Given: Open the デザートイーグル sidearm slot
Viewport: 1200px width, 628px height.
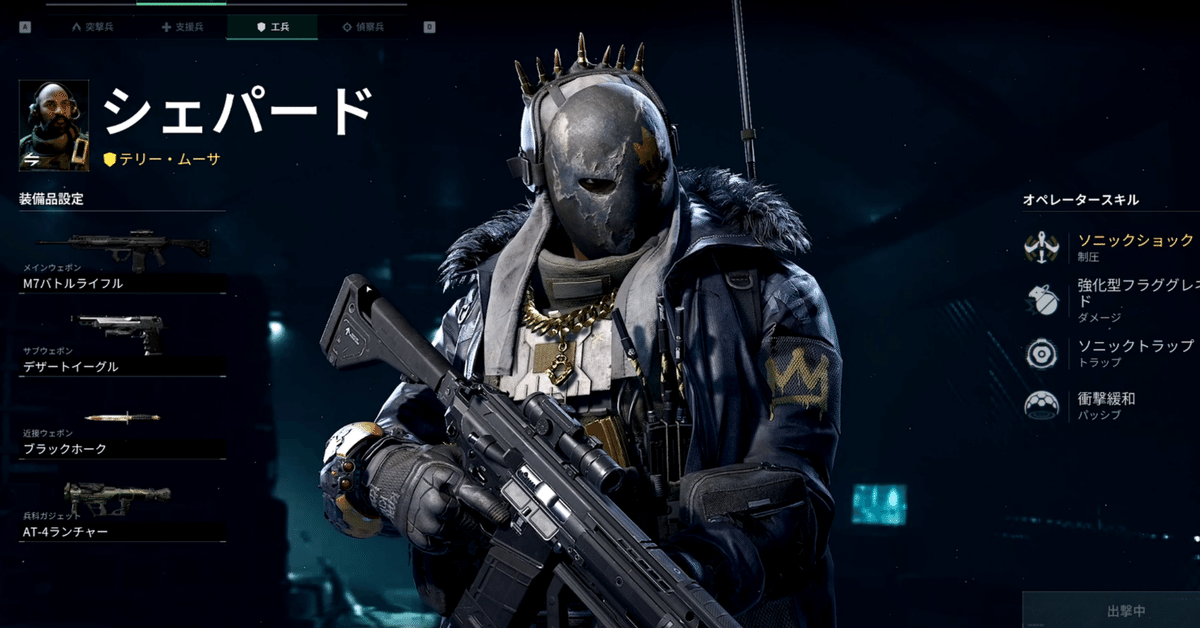Looking at the screenshot, I should pos(123,345).
